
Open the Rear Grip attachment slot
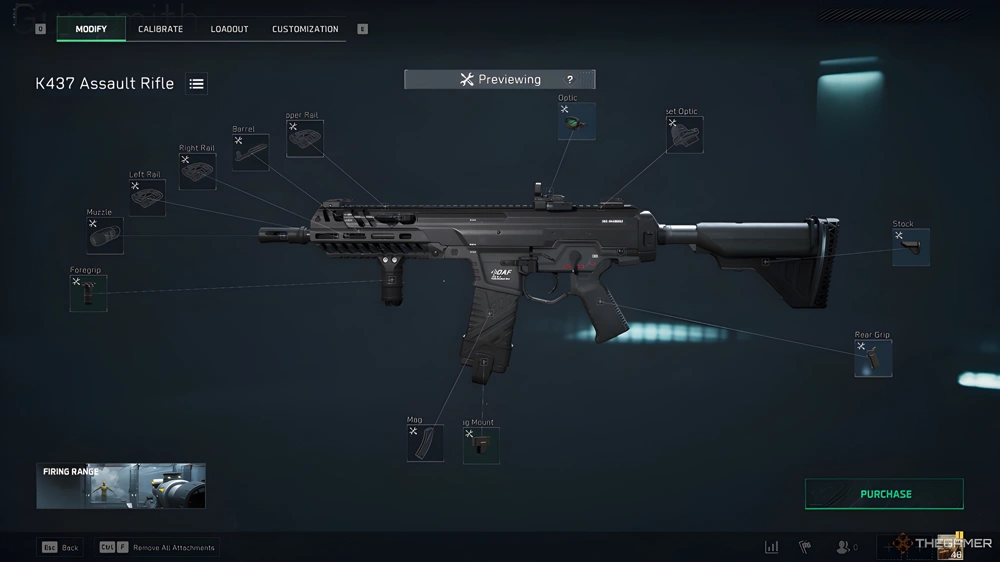(x=873, y=358)
